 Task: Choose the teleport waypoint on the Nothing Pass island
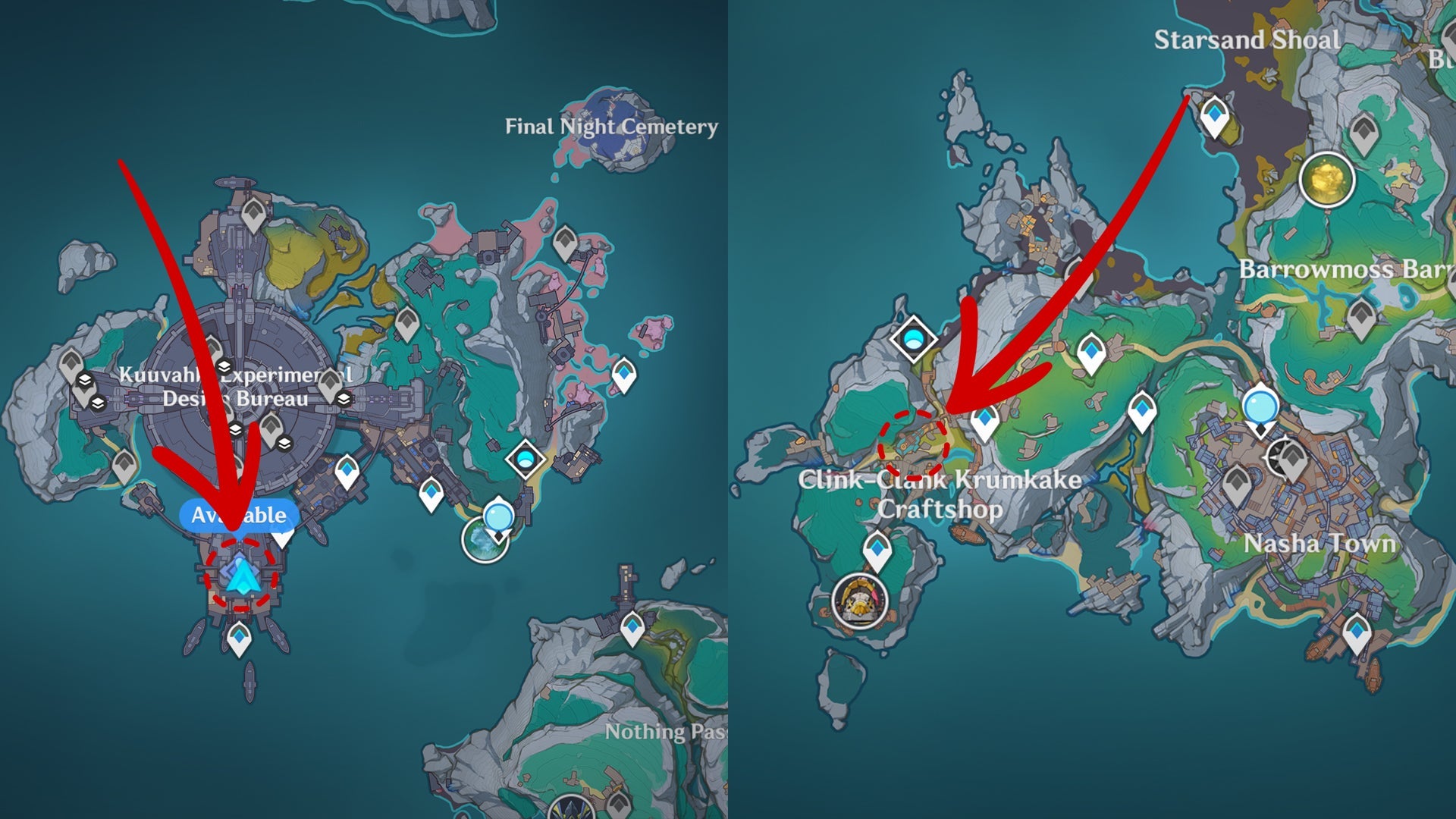click(632, 627)
